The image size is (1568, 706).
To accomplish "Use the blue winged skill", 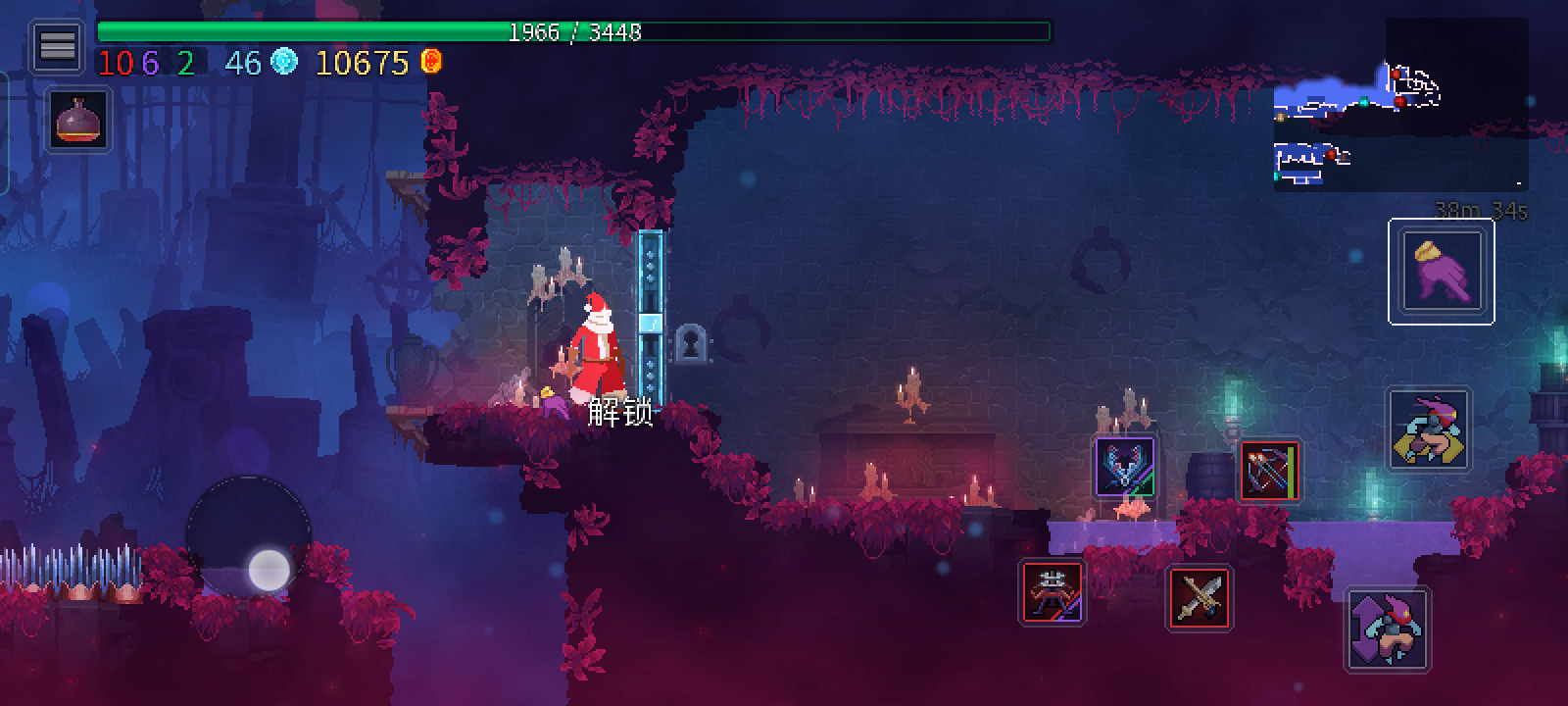I will (x=1125, y=466).
